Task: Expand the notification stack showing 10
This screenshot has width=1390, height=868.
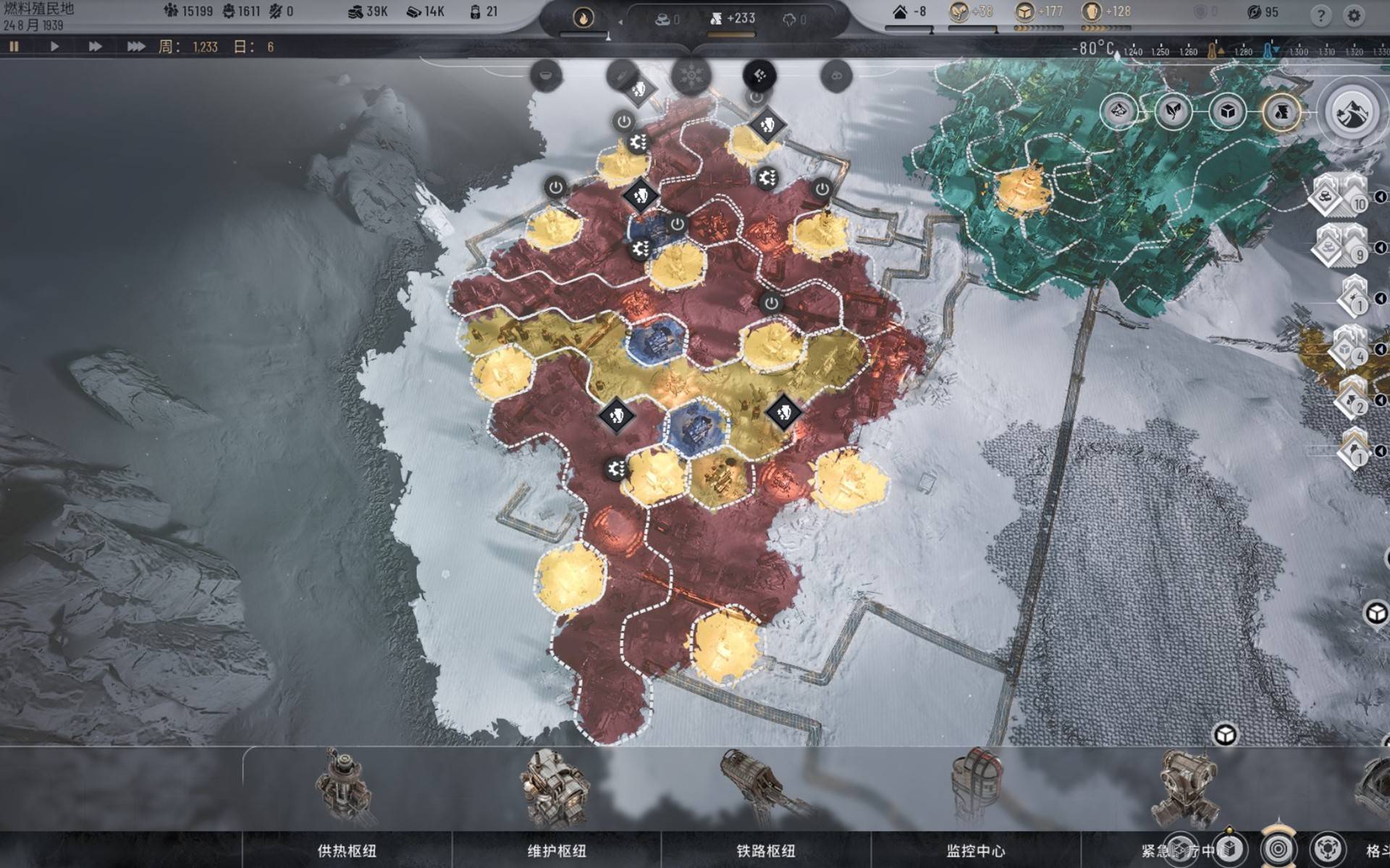Action: coord(1338,195)
